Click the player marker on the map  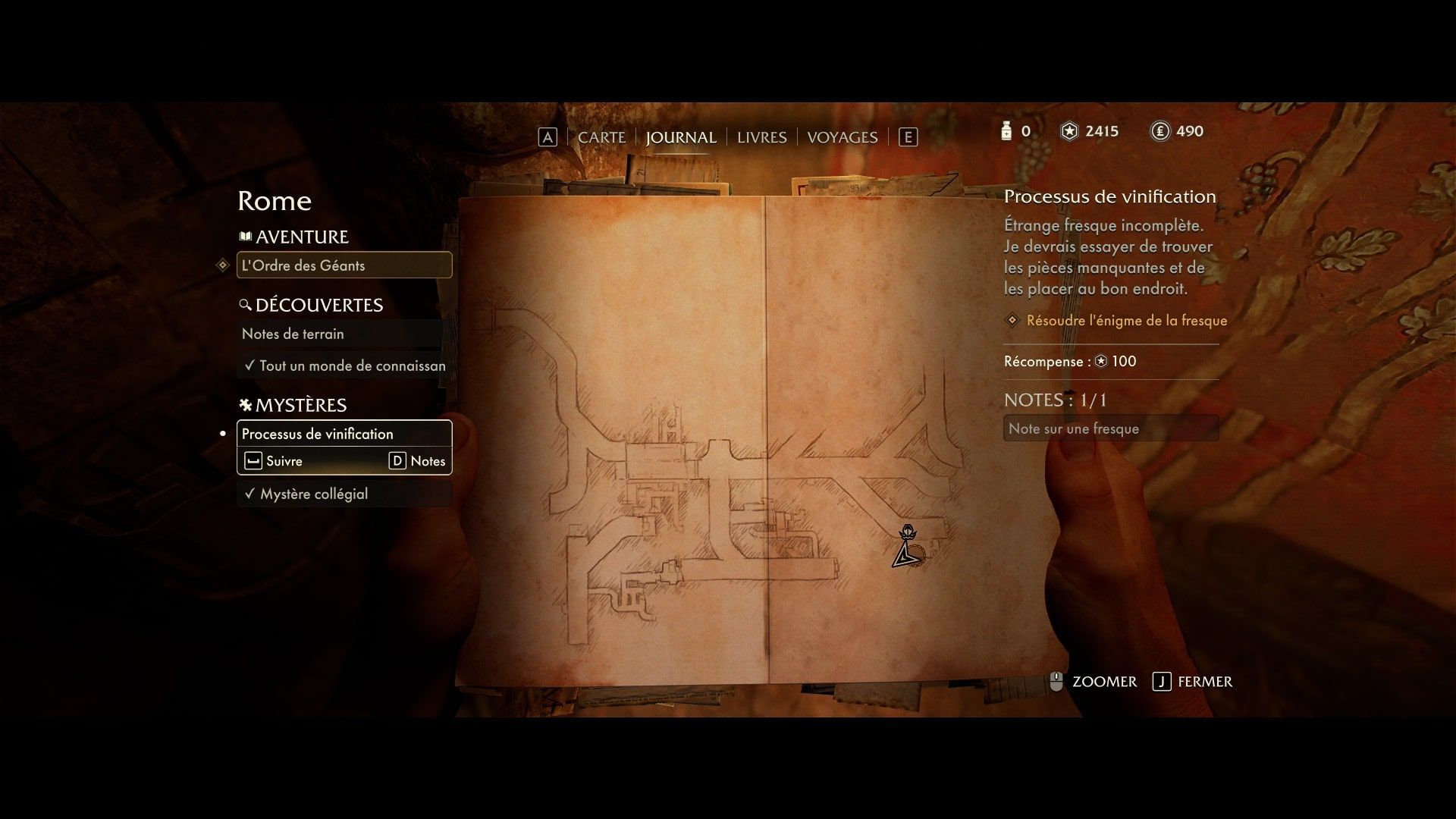905,554
